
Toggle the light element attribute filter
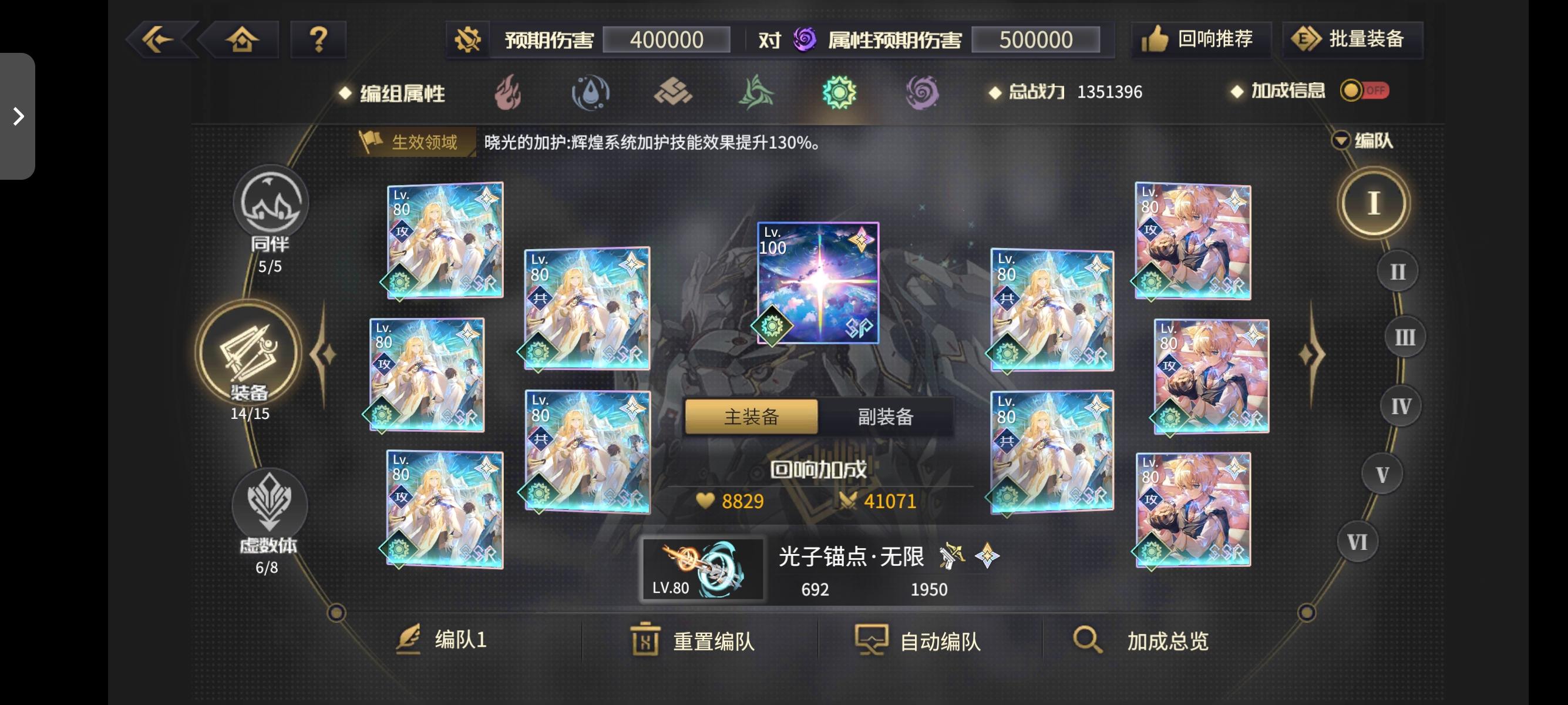coord(840,93)
